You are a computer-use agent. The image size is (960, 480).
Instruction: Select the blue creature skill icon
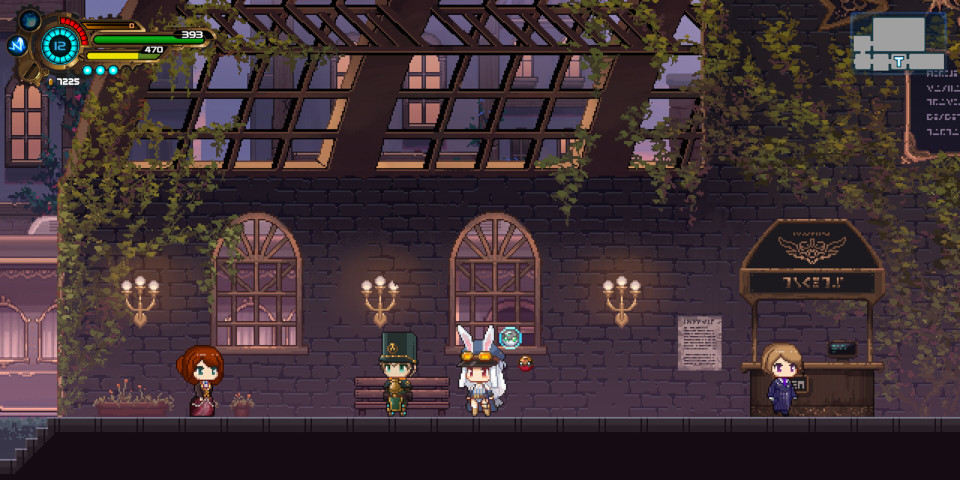(x=29, y=19)
